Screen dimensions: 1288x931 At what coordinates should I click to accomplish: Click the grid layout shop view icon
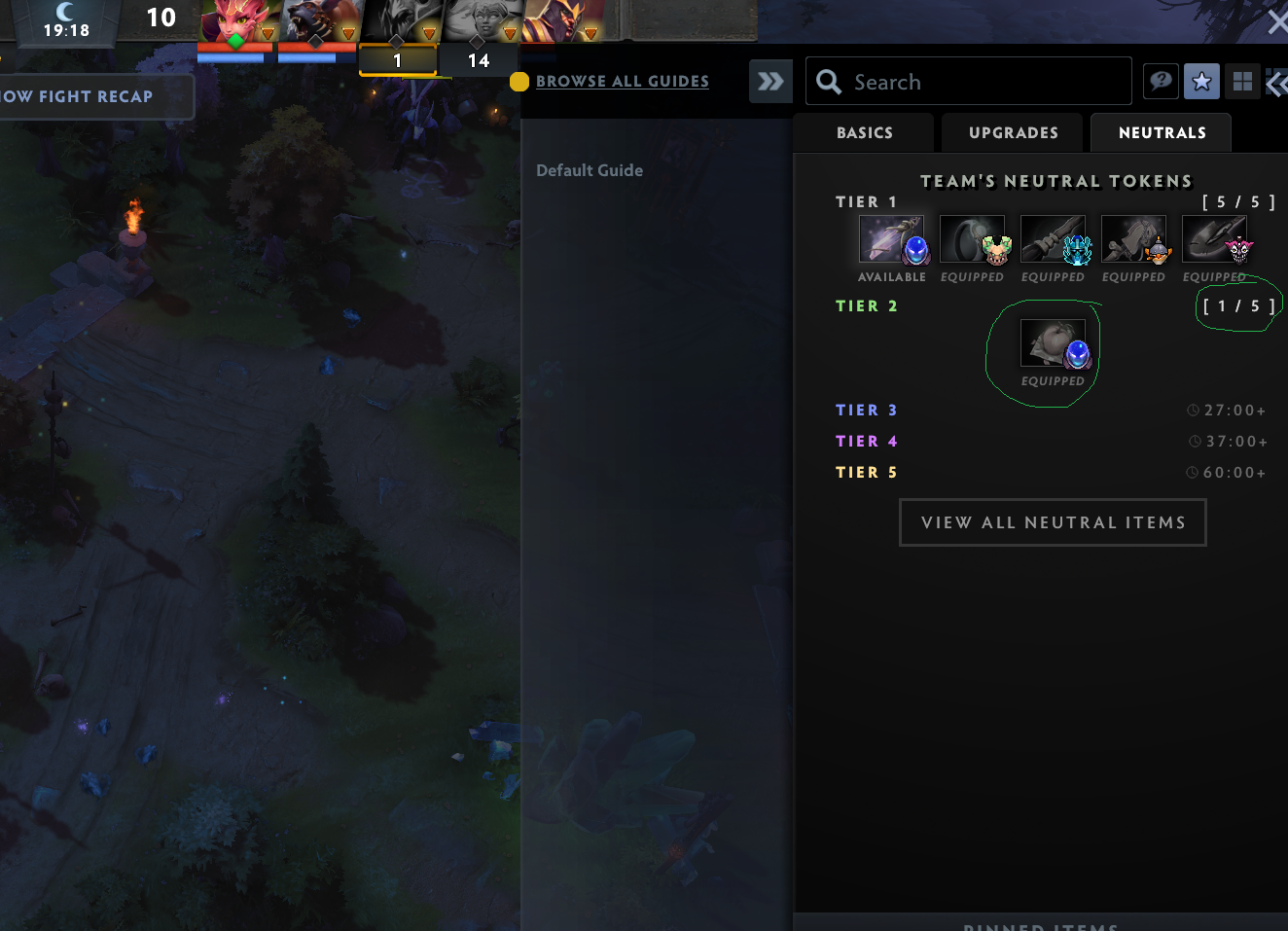coord(1242,81)
